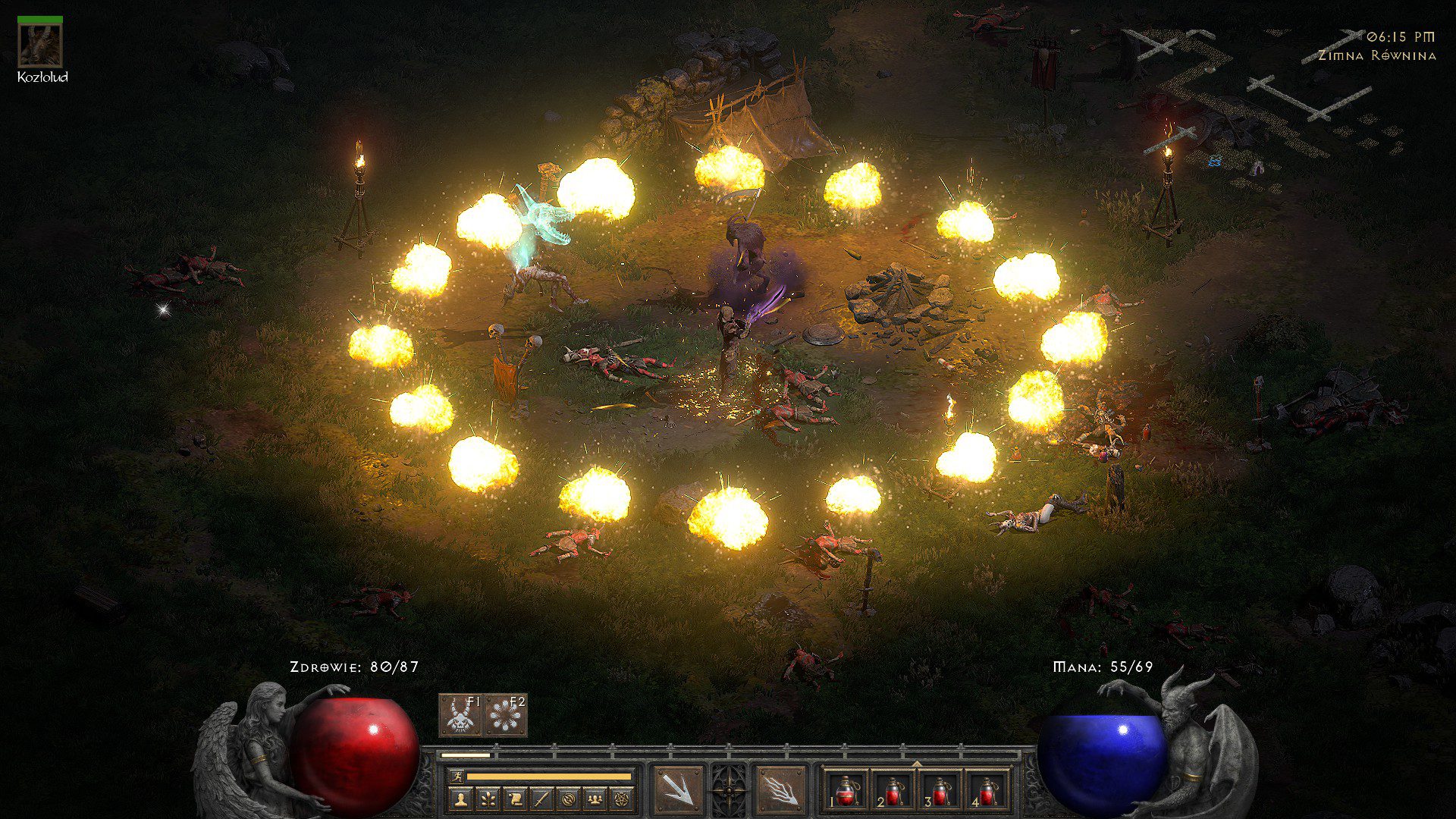The height and width of the screenshot is (819, 1456).
Task: Use the healing potion in belt slot 1
Action: (846, 791)
